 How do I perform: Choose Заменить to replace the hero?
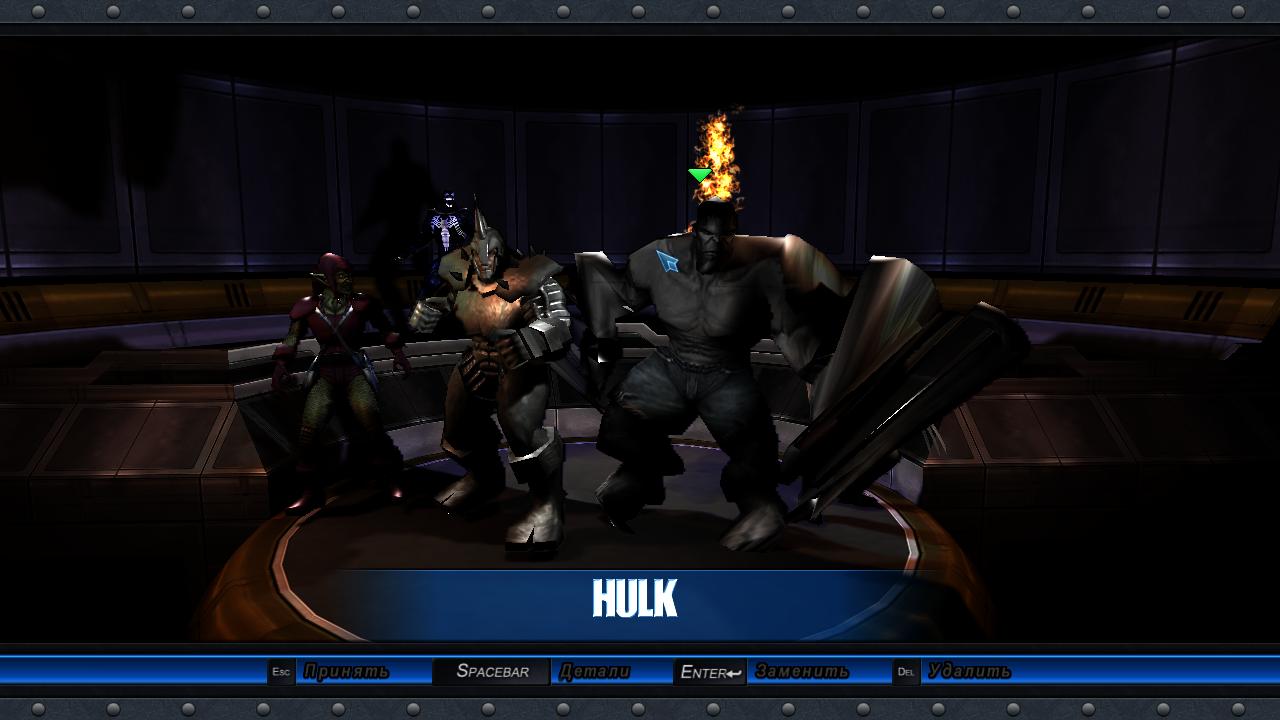[x=802, y=672]
